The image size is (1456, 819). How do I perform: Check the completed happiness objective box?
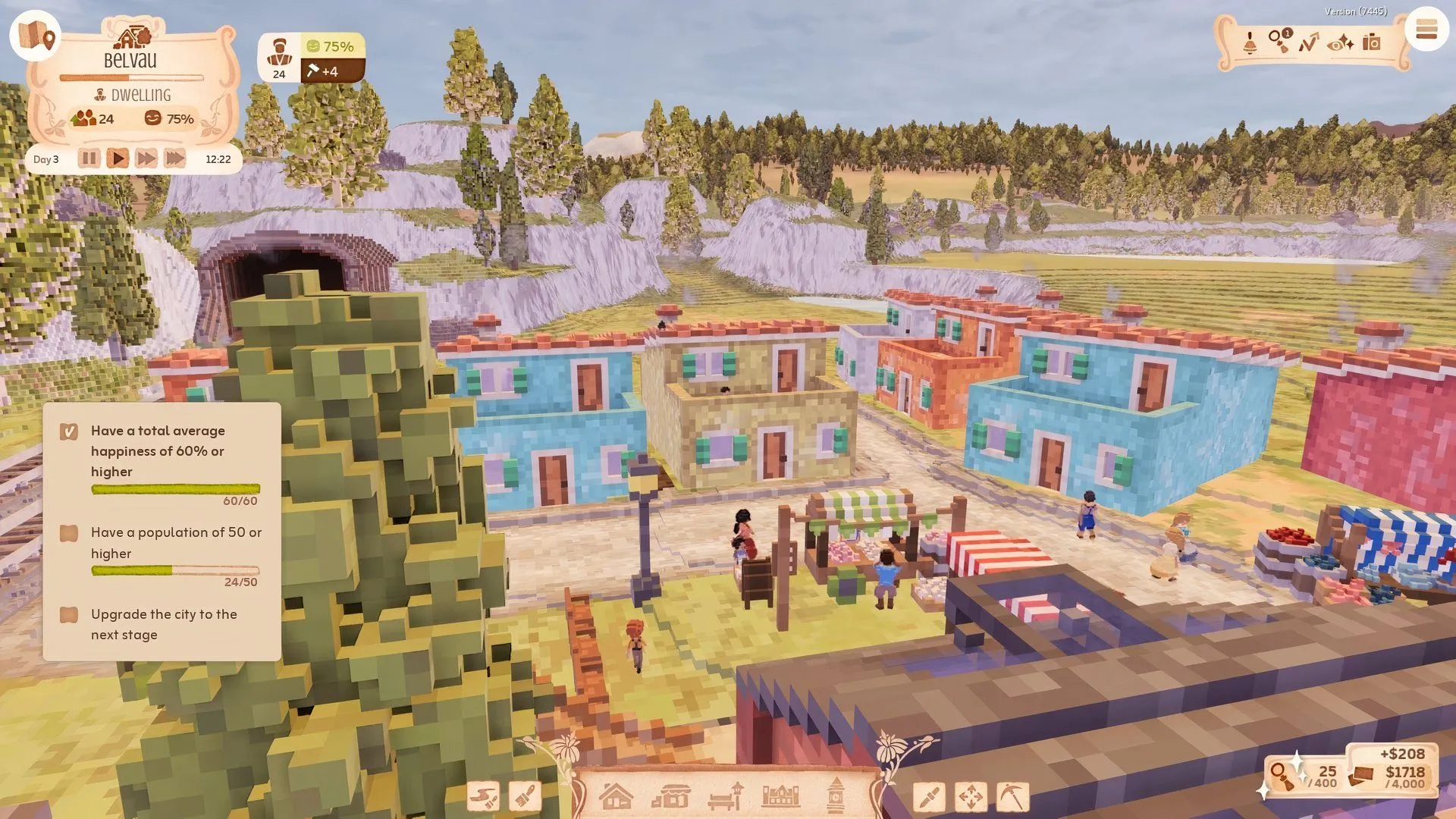pos(69,431)
